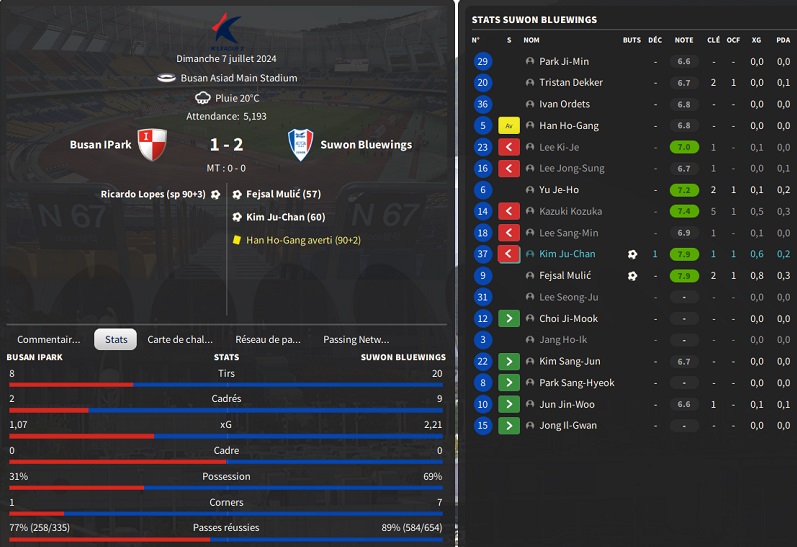Select Kazuki Kozuka in the list

pos(569,211)
